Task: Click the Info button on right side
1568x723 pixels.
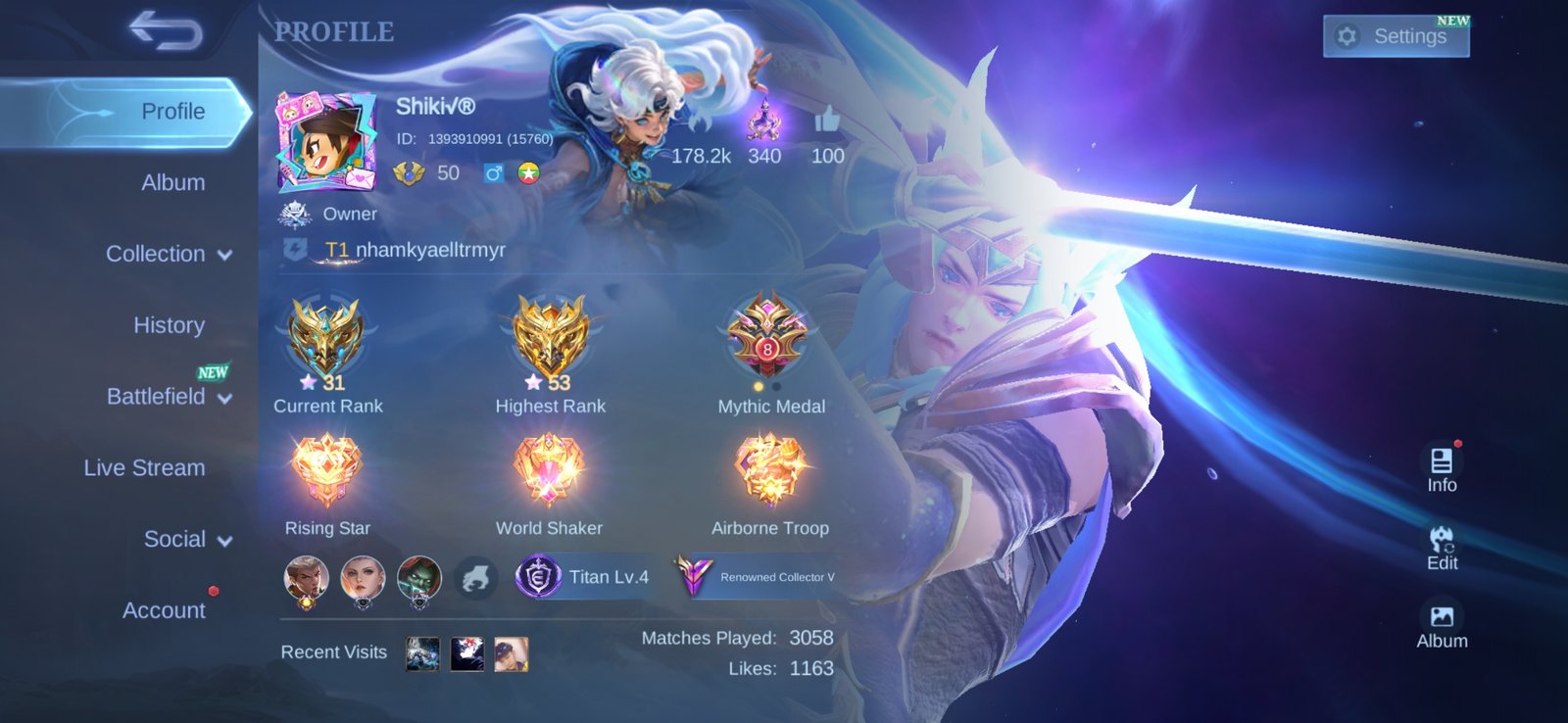Action: pos(1442,468)
